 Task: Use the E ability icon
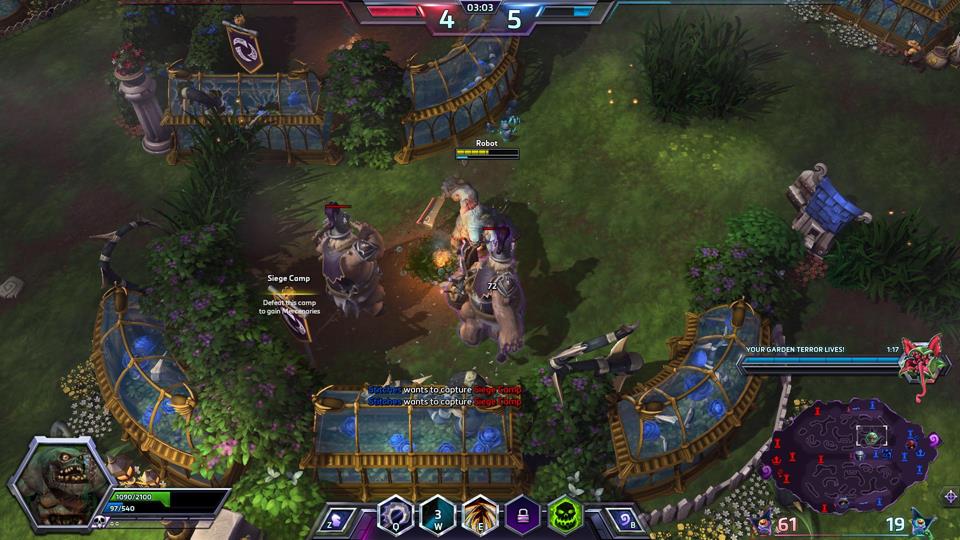coord(481,516)
